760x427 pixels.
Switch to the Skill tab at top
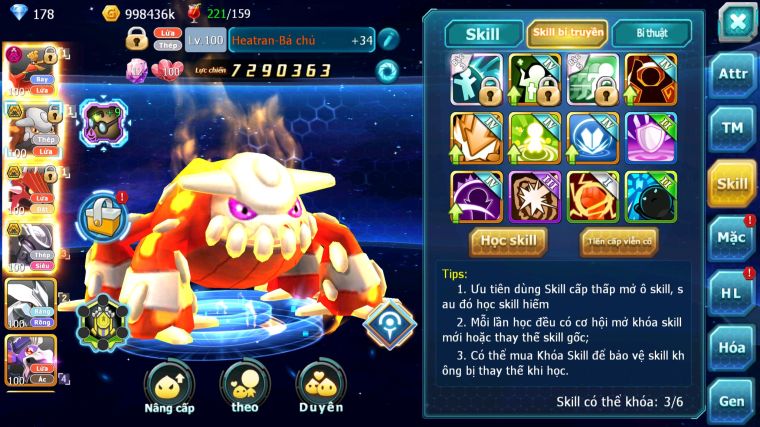[483, 34]
